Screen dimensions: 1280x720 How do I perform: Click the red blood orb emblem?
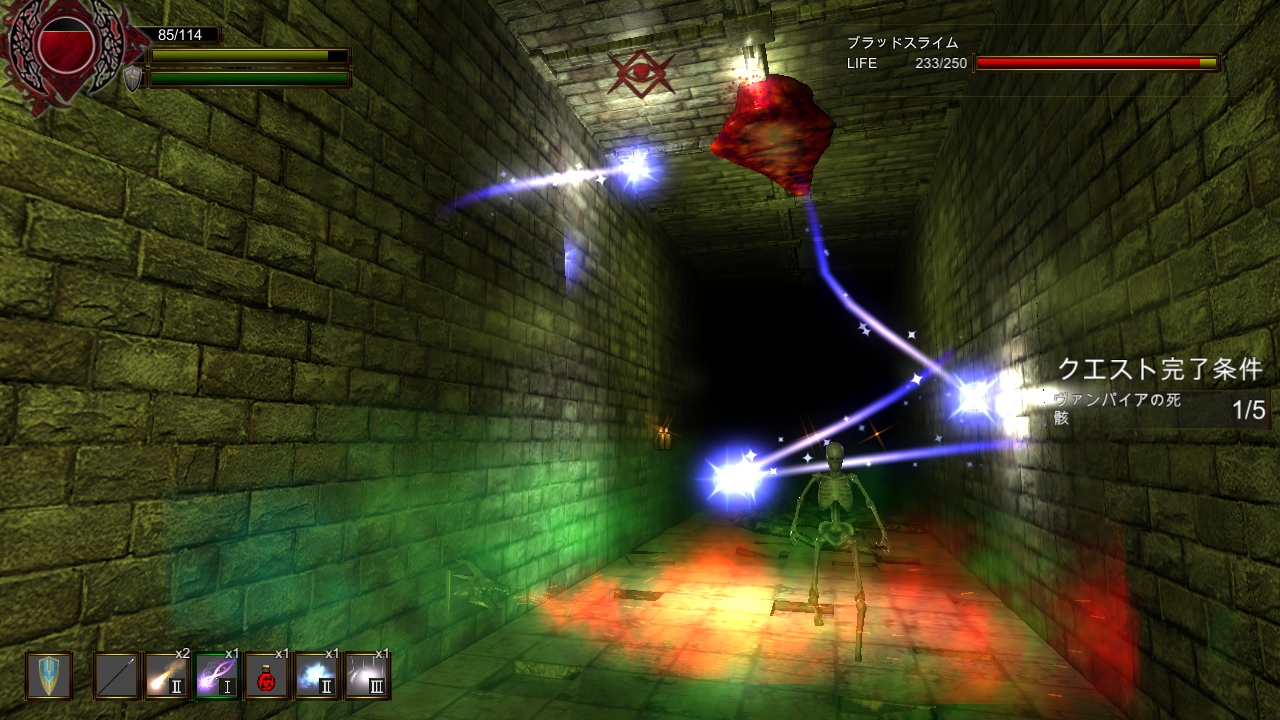[66, 45]
